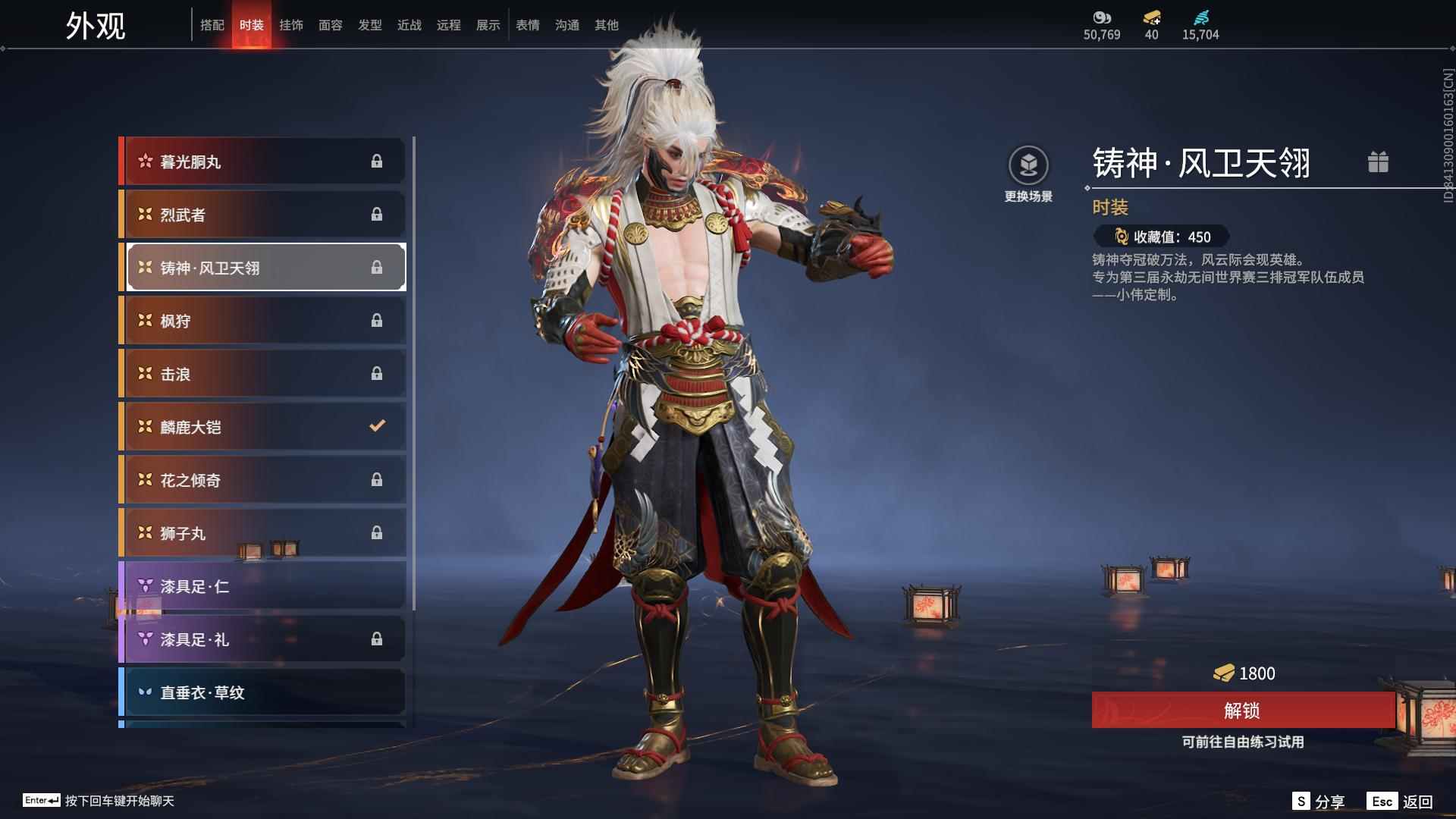This screenshot has height=819, width=1456.
Task: Open the 表情 tab
Action: [527, 25]
